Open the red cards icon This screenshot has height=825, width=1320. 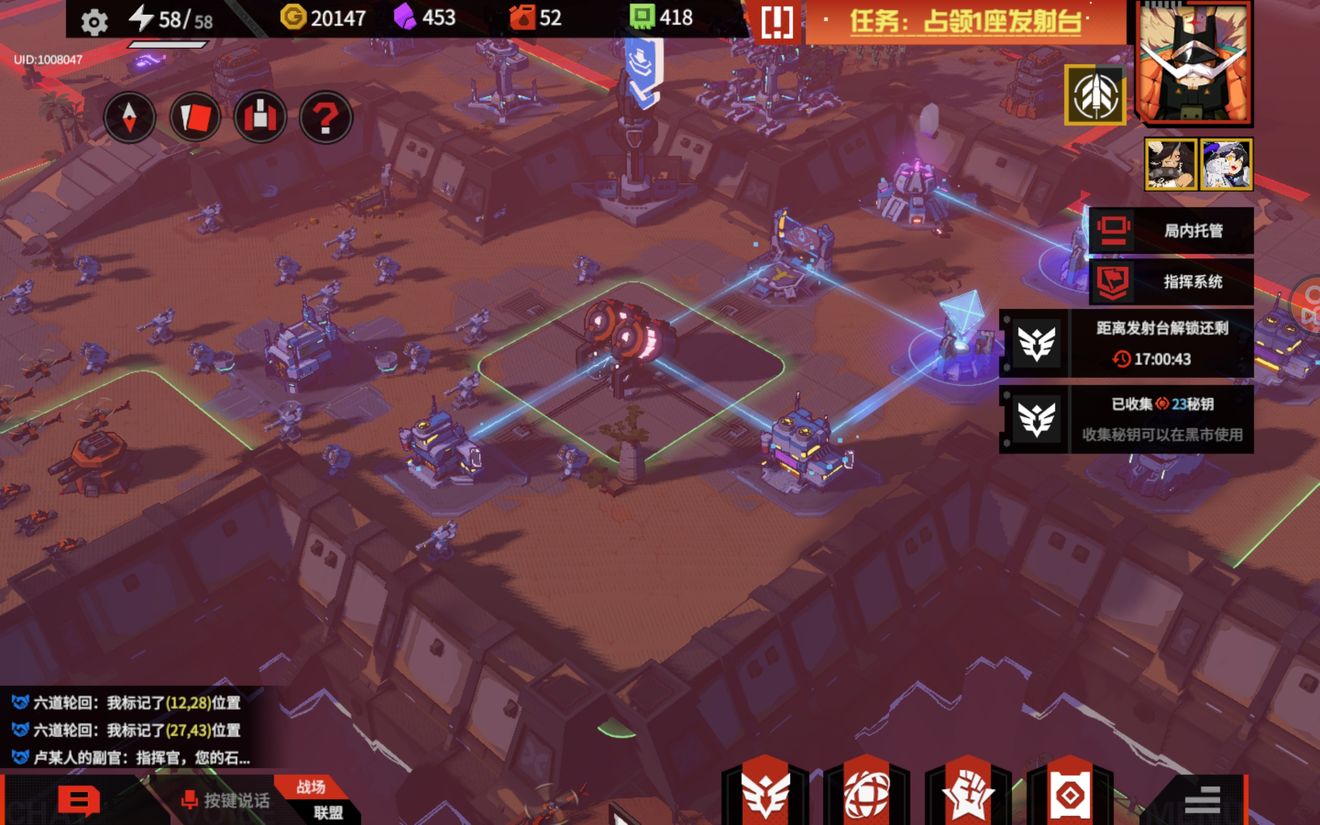point(195,118)
